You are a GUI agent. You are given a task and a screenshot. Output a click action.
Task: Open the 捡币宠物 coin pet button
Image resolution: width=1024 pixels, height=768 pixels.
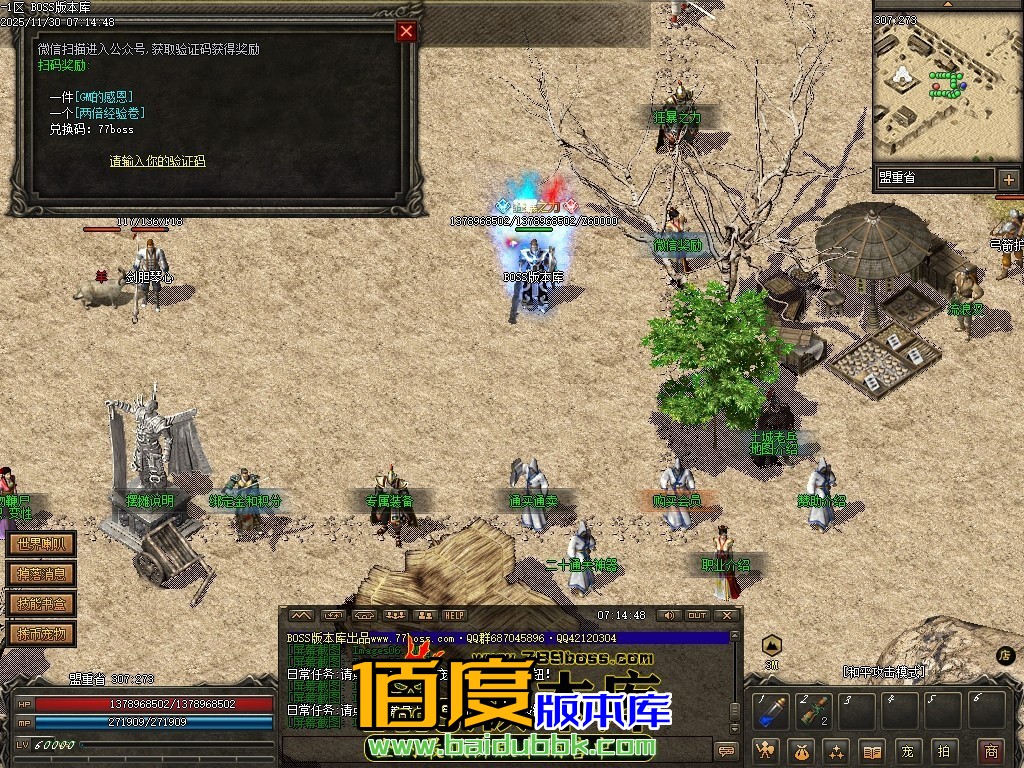click(x=41, y=633)
